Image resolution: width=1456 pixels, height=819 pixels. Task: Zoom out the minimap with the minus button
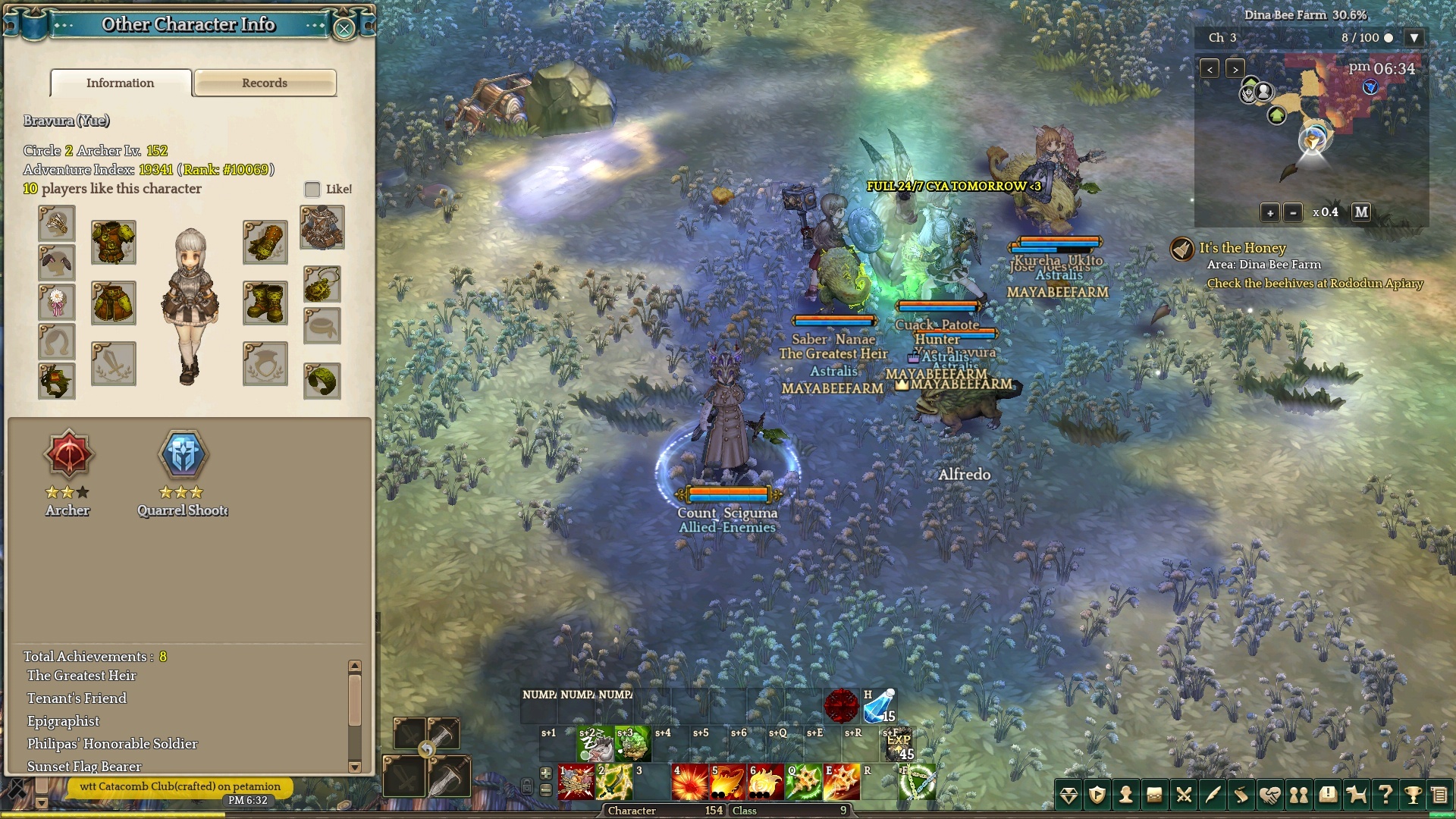[x=1294, y=213]
